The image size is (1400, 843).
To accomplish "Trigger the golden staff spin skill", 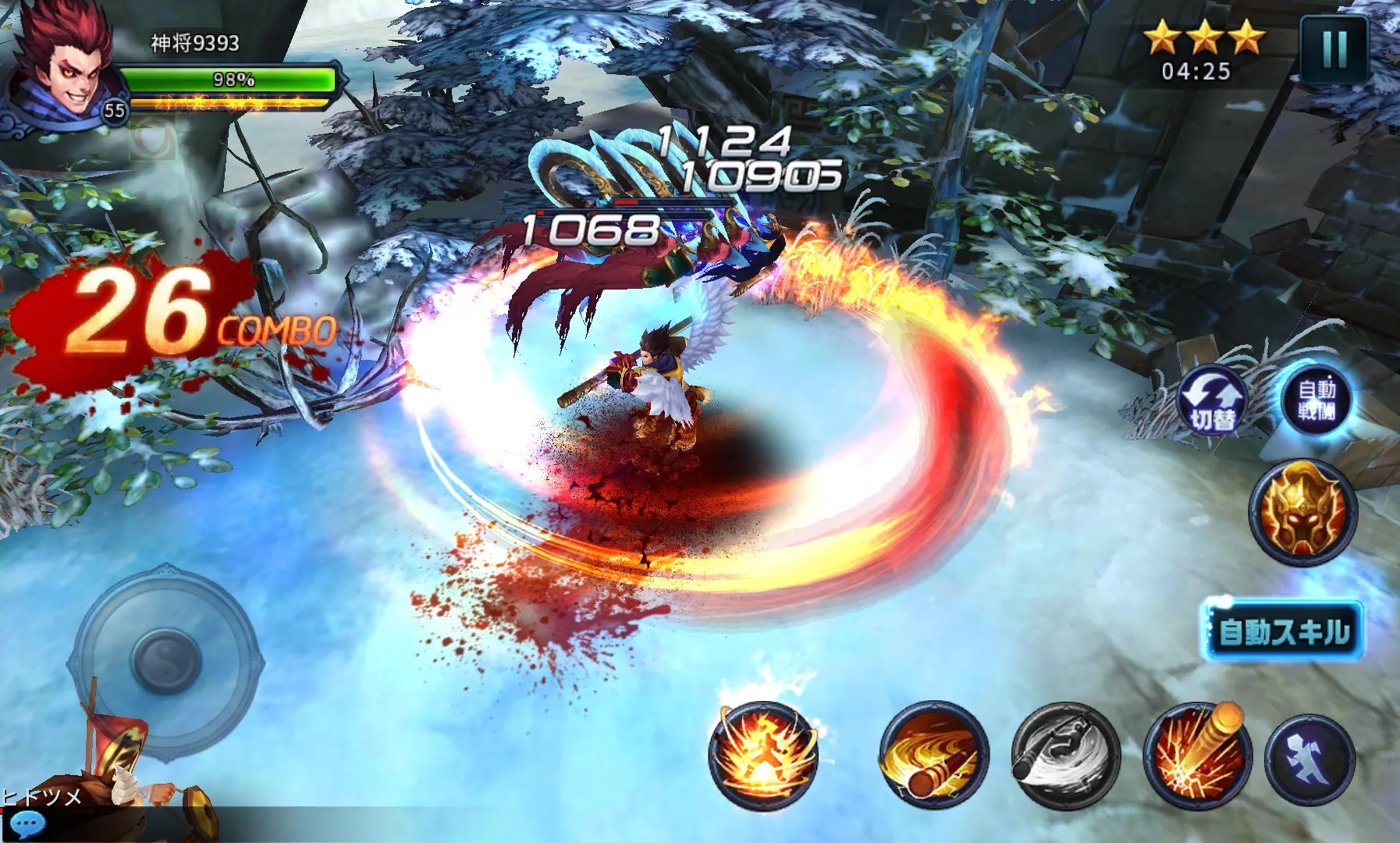I will coord(934,755).
